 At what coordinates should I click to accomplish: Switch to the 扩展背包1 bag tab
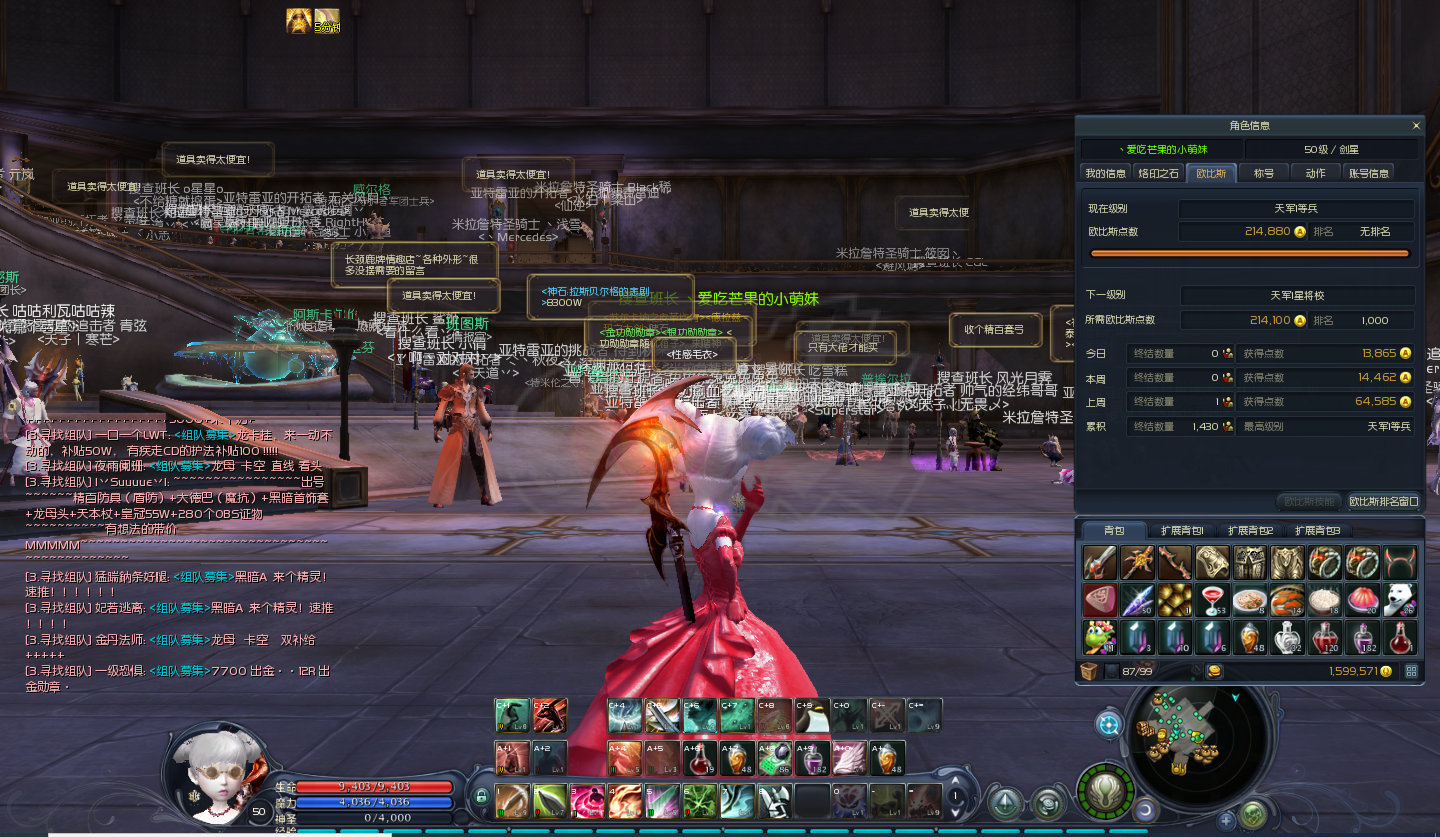coord(1182,530)
